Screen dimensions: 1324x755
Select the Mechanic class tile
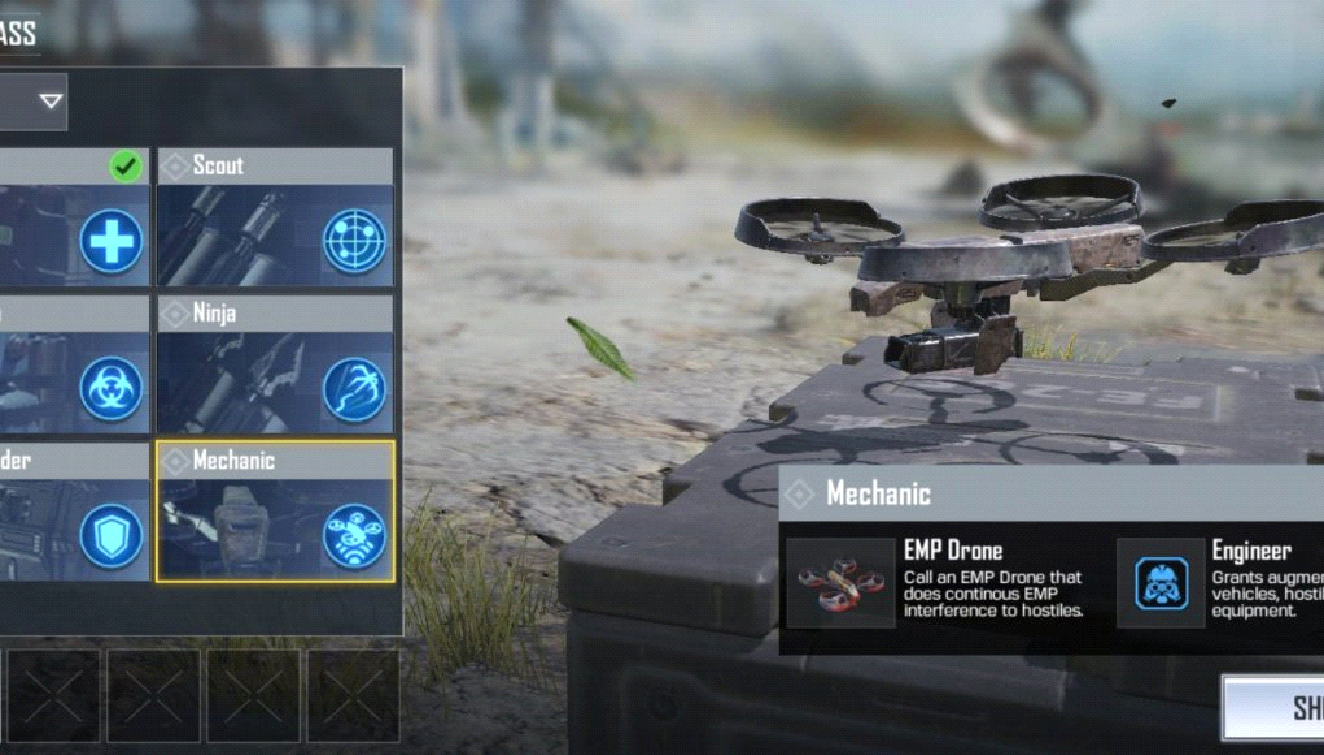coord(275,512)
